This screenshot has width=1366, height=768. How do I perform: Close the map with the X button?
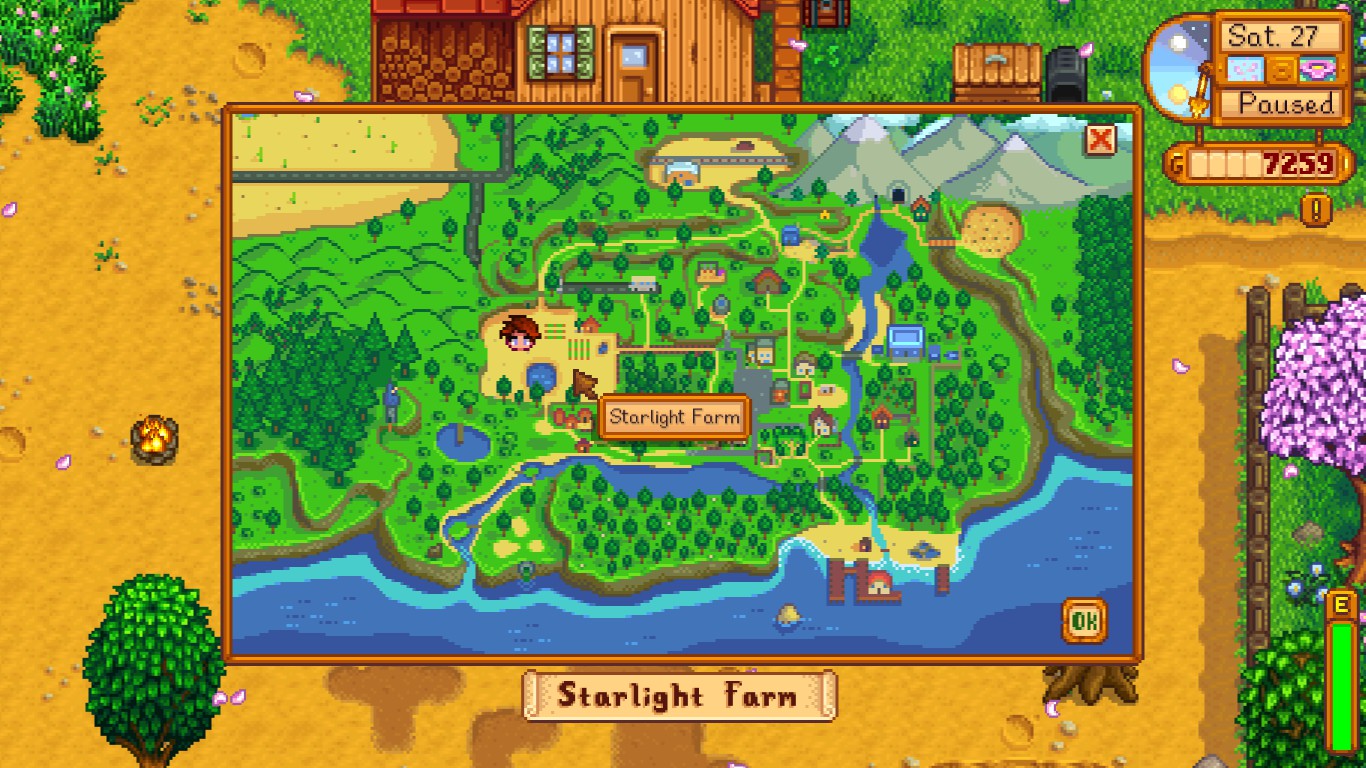point(1100,140)
